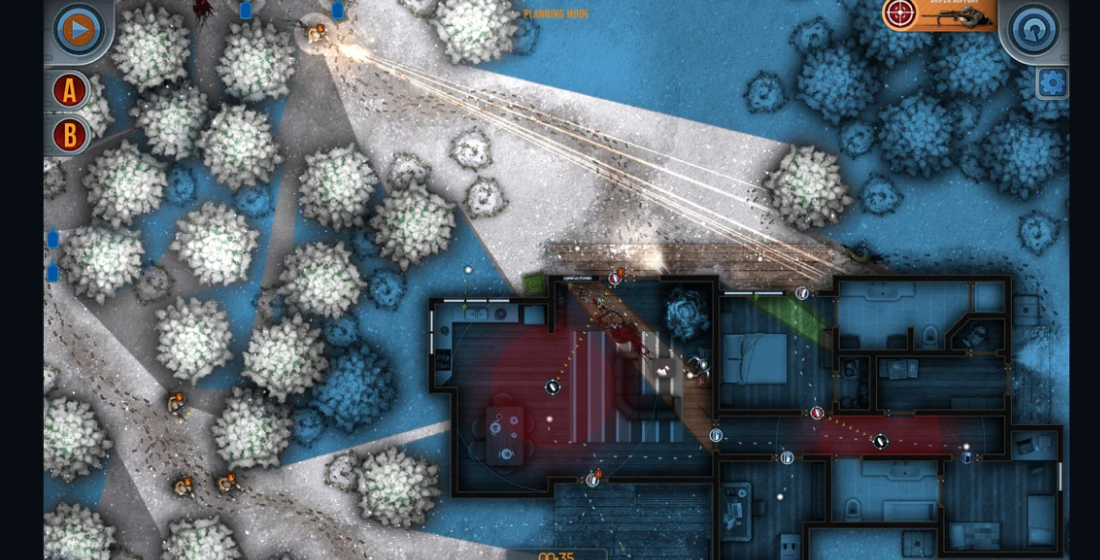
Task: Trigger go-code B
Action: [x=70, y=135]
